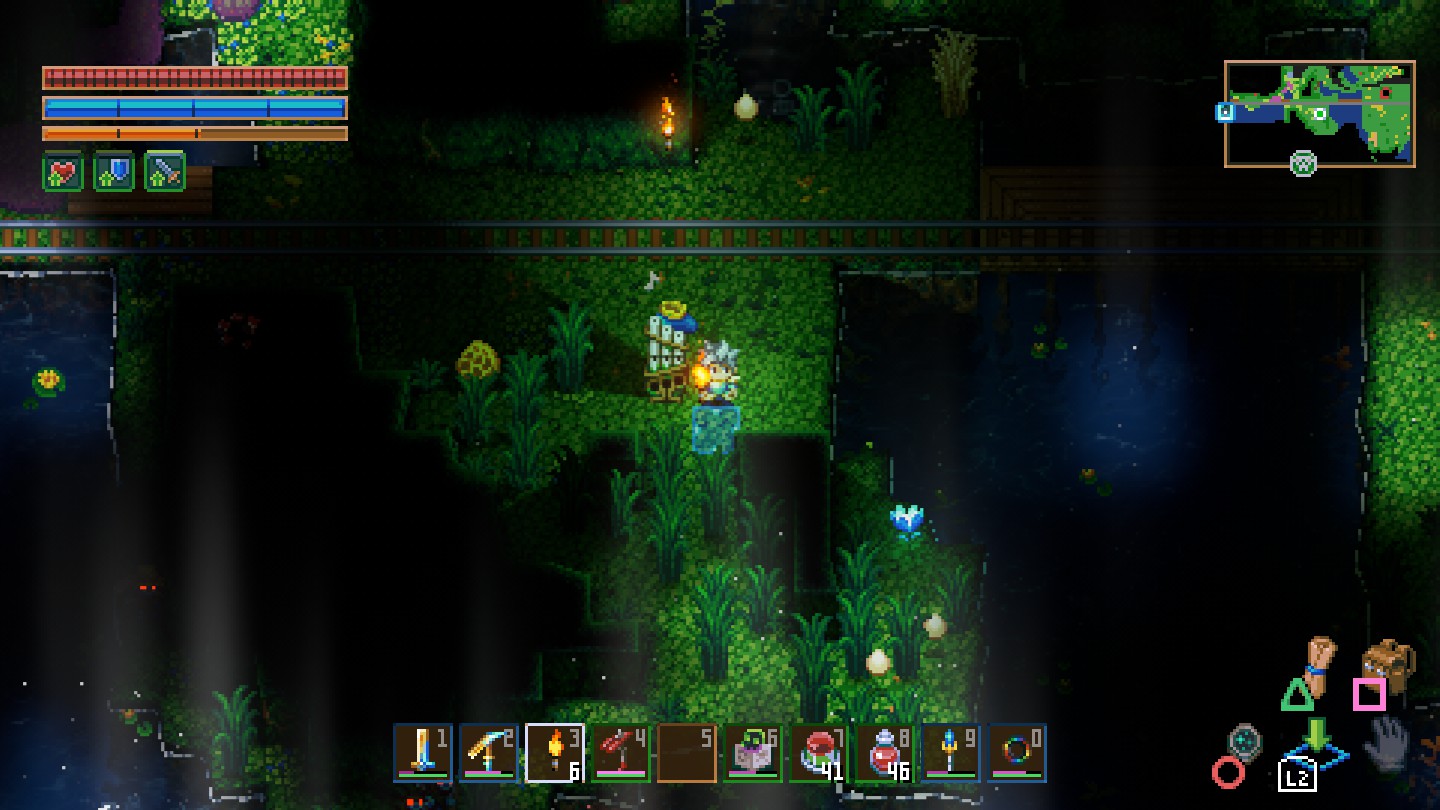Screen dimensions: 1440x810
Task: Inspect the sword damage buff icon
Action: pos(165,173)
